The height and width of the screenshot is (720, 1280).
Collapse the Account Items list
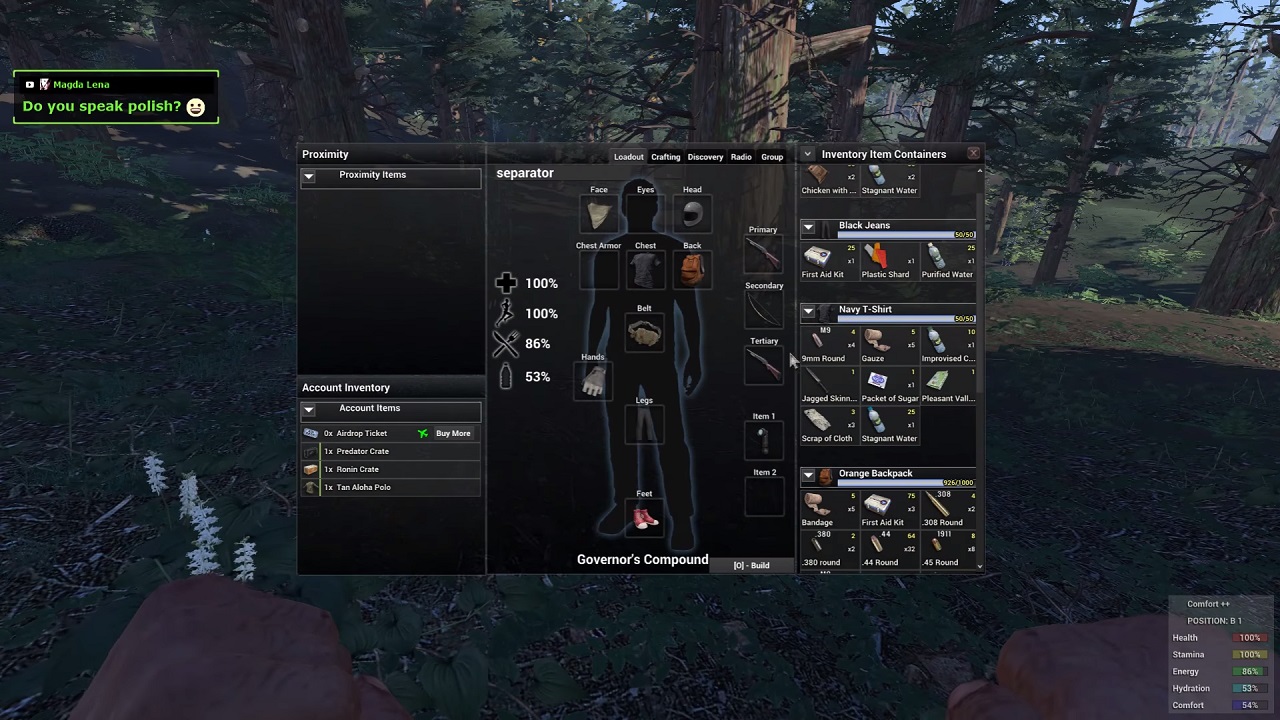[309, 409]
